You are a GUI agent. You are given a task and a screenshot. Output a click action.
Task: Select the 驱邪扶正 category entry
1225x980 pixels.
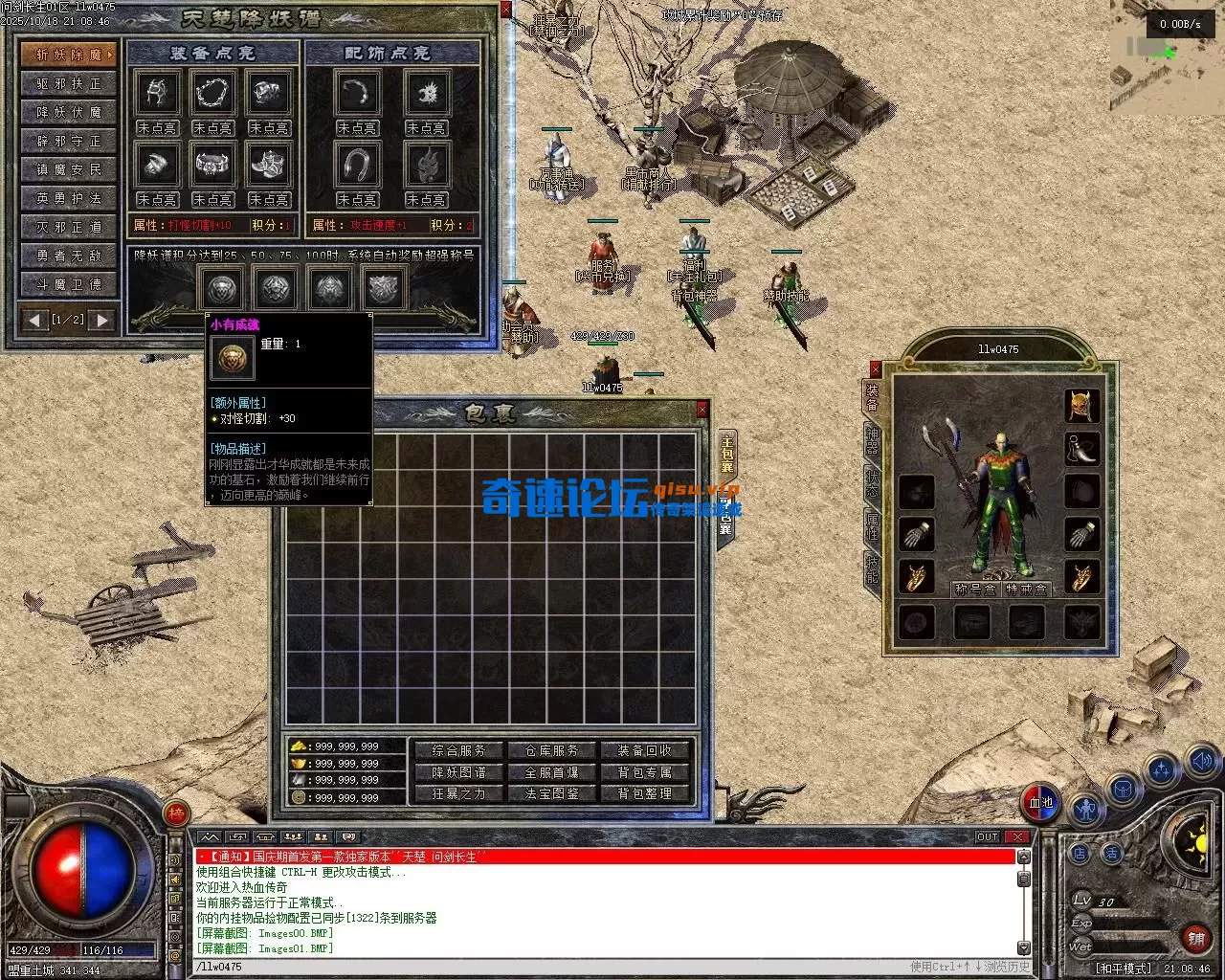pyautogui.click(x=69, y=83)
